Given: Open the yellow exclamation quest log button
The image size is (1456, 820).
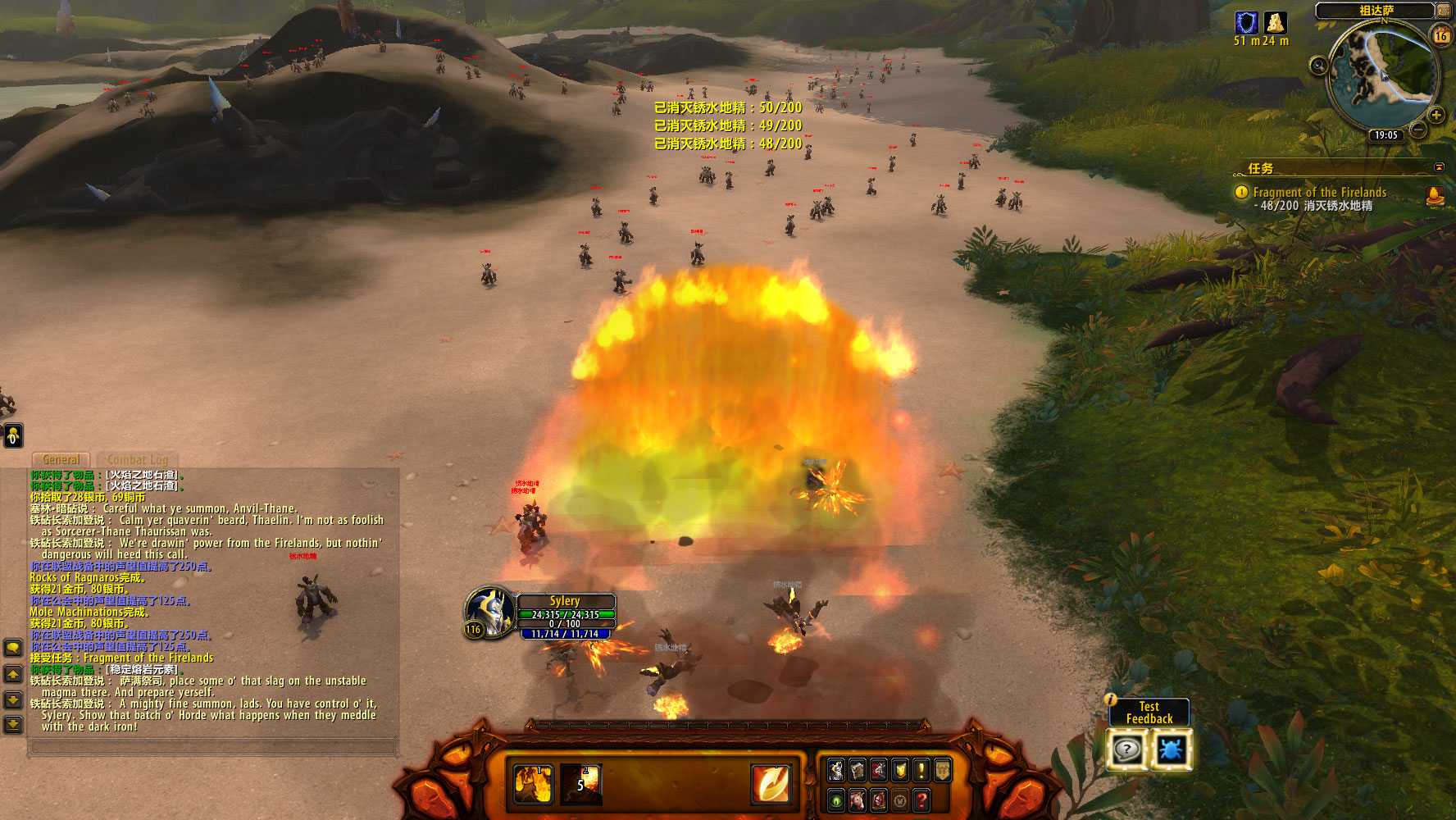Looking at the screenshot, I should 921,770.
